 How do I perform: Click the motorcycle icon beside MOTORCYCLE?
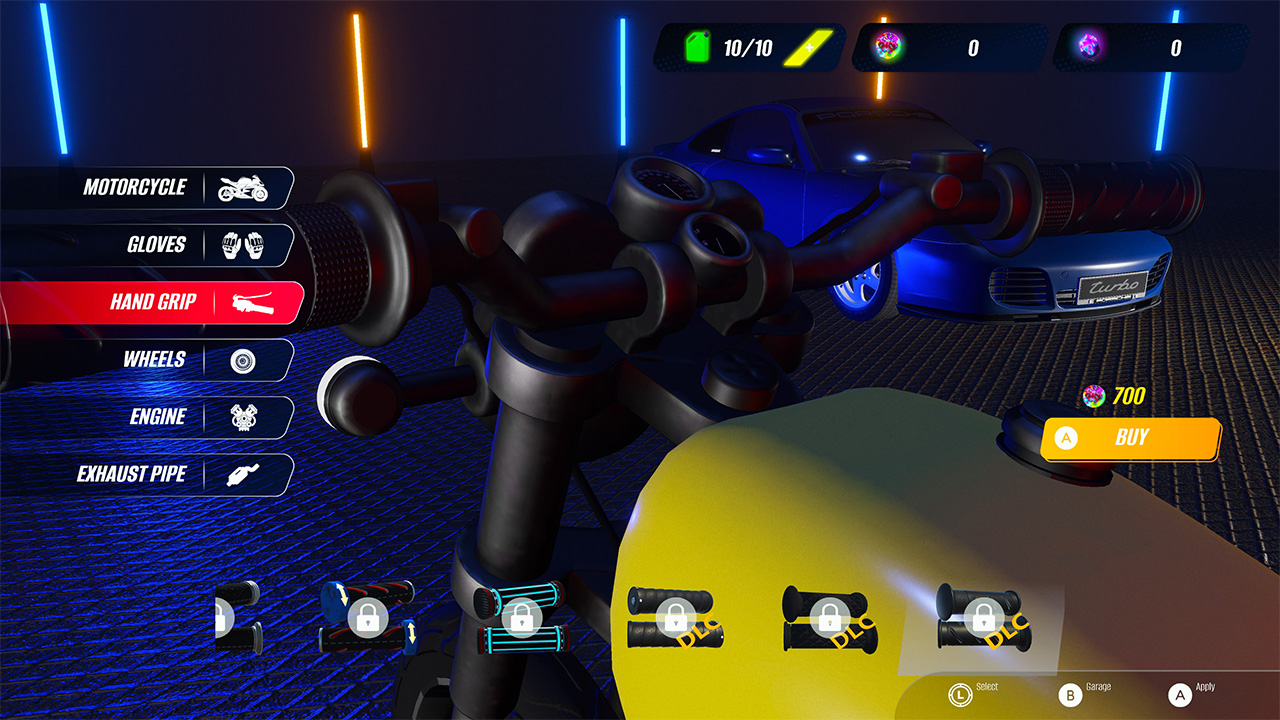pyautogui.click(x=244, y=187)
